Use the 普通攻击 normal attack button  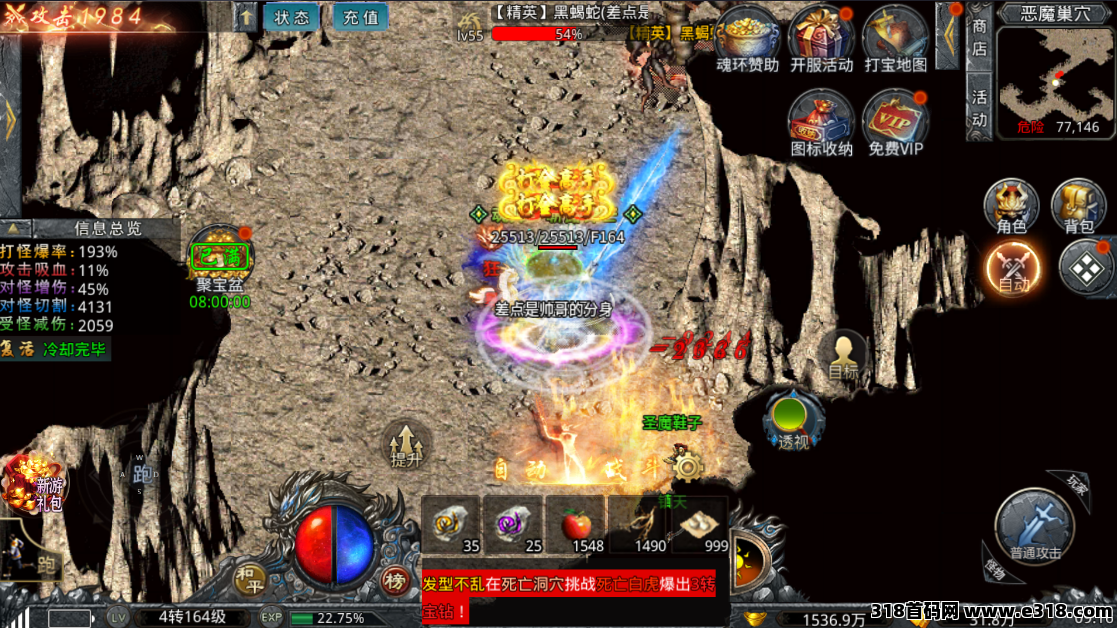[x=1035, y=526]
